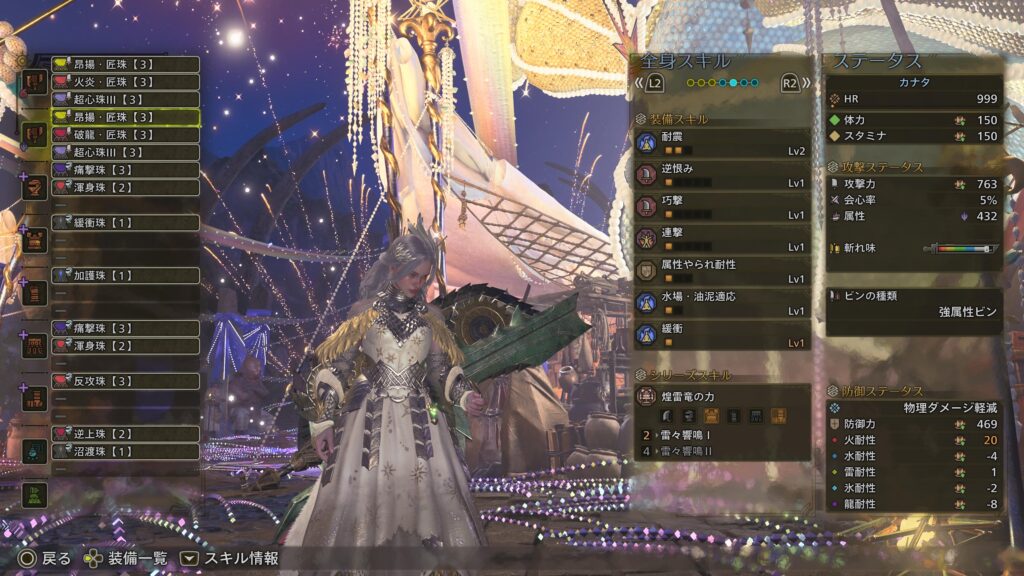Select the 火炎・匠珠【3】 decoration row
The width and height of the screenshot is (1024, 576).
pyautogui.click(x=124, y=82)
